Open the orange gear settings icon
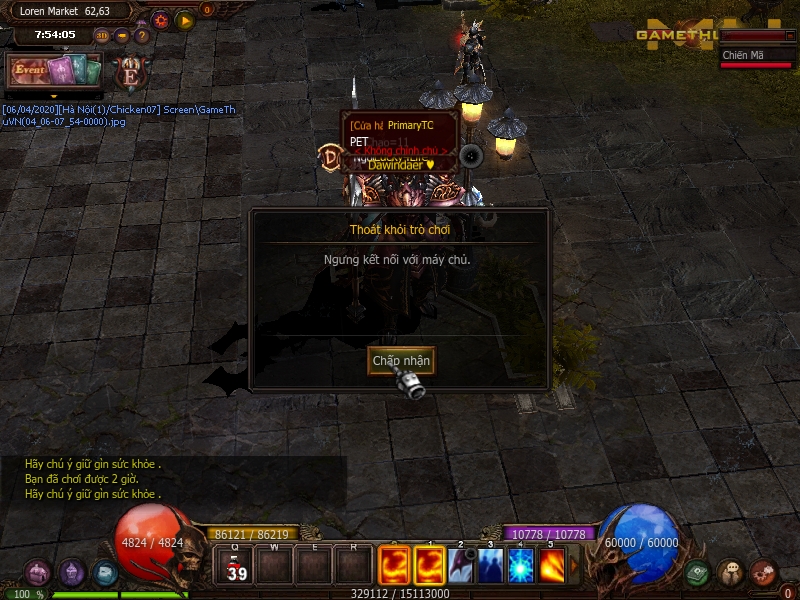This screenshot has height=600, width=800. click(x=160, y=19)
